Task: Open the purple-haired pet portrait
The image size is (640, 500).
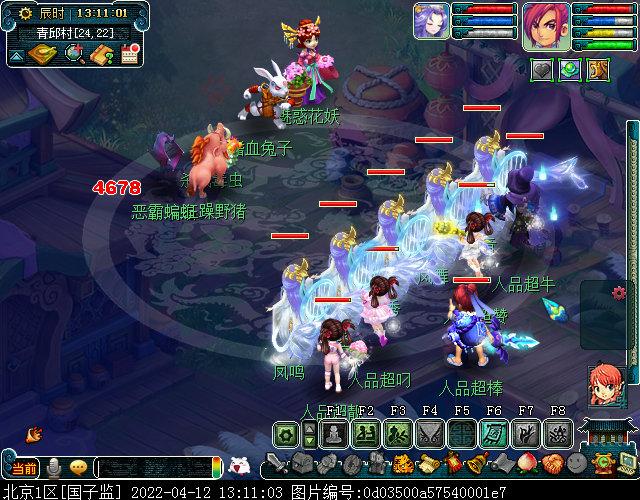Action: pos(431,21)
